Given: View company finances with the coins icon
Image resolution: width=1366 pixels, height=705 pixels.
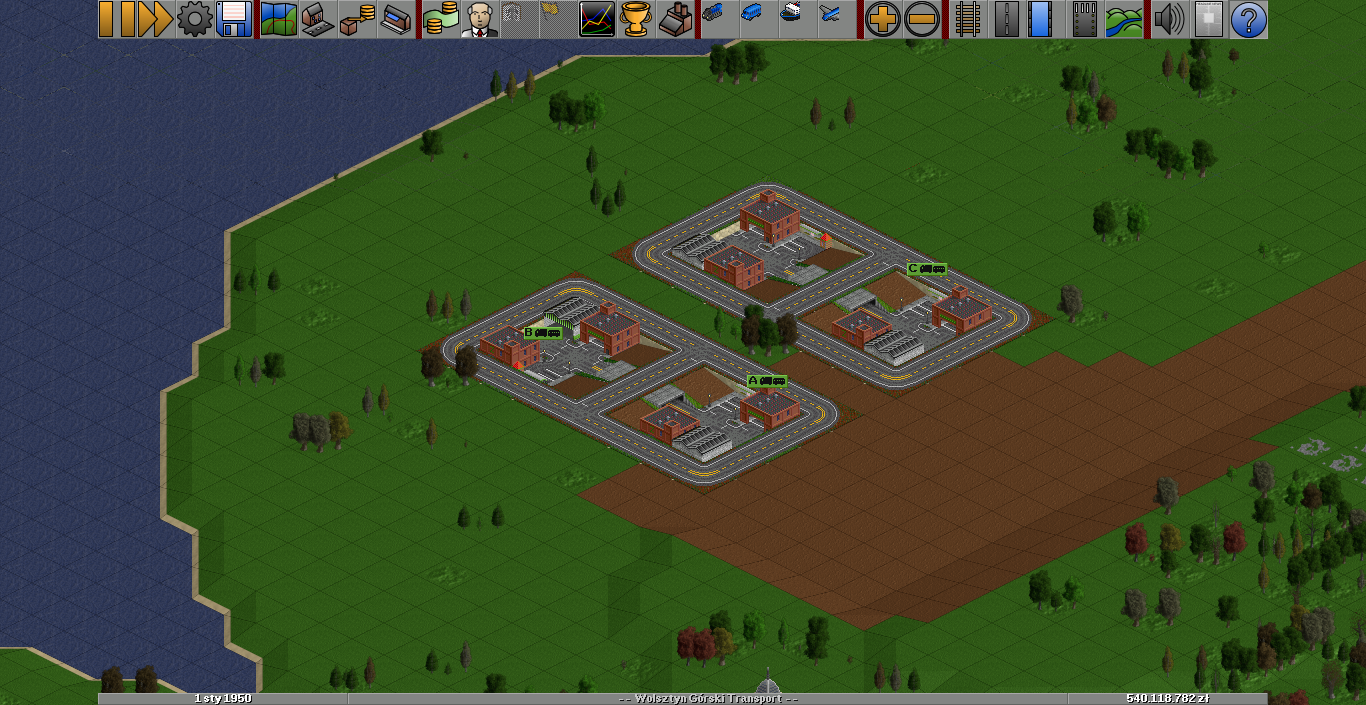Looking at the screenshot, I should [440, 19].
